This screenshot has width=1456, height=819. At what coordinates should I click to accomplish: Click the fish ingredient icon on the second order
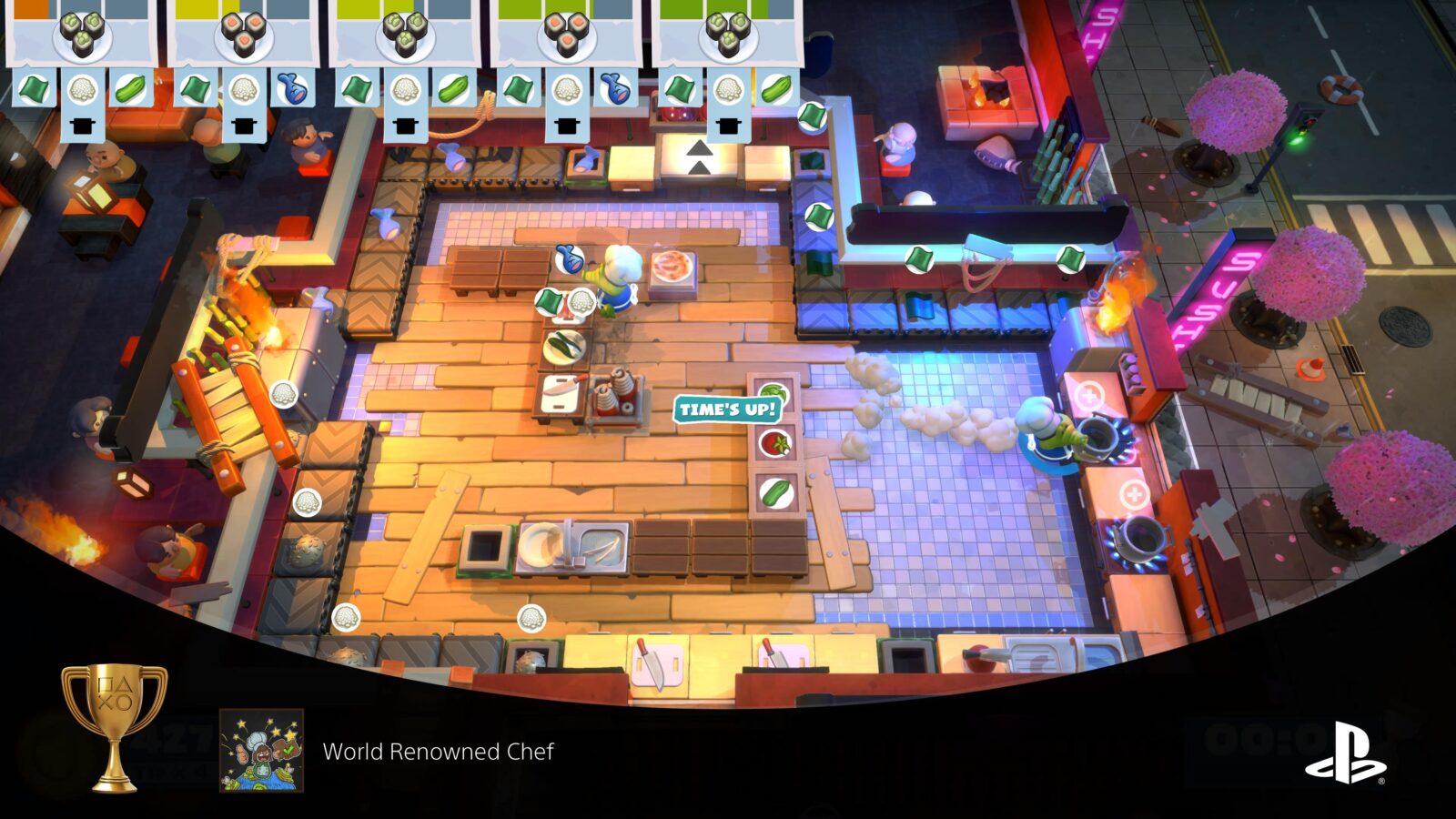[x=291, y=86]
